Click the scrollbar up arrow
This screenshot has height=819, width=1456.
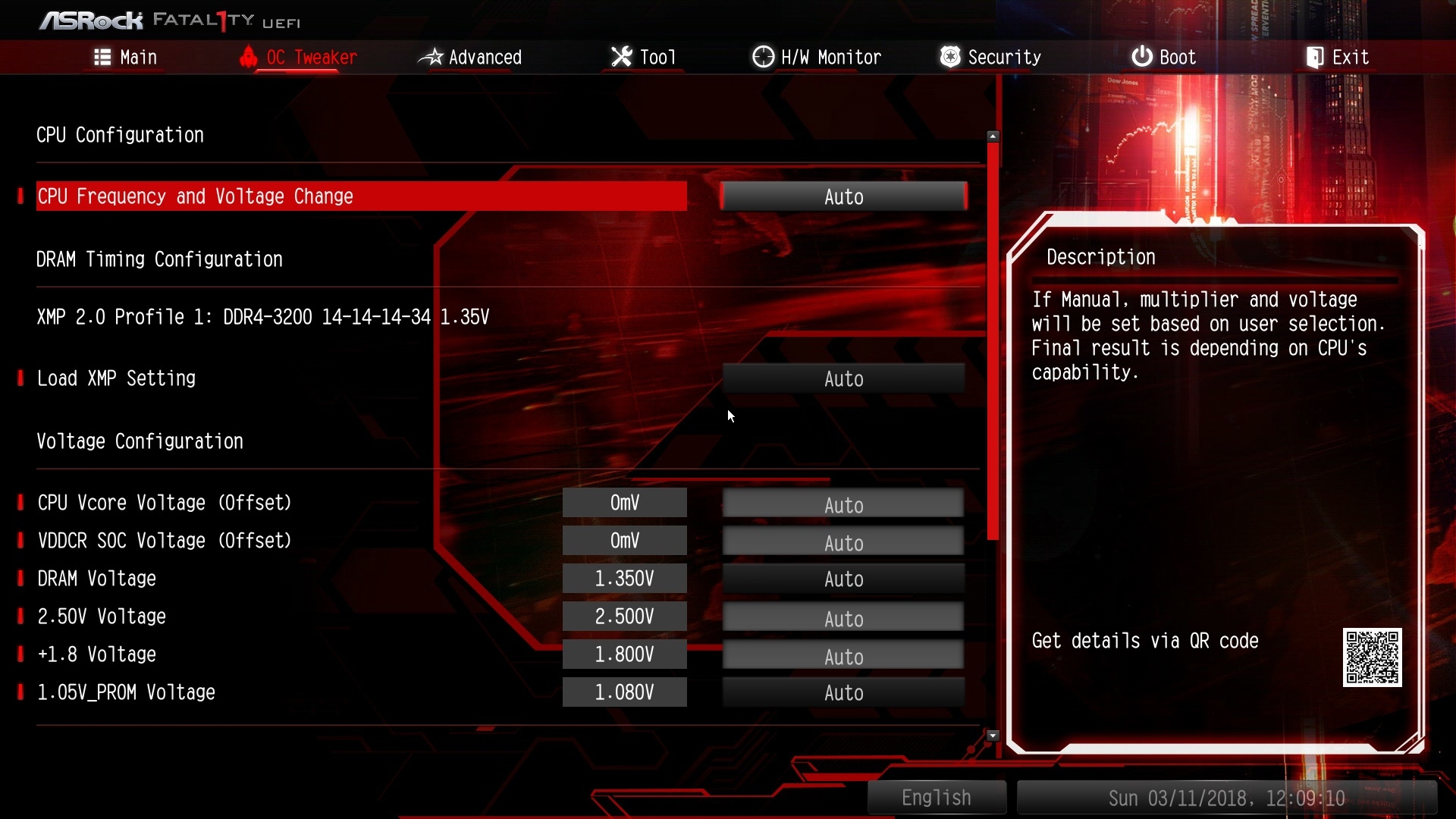point(993,136)
